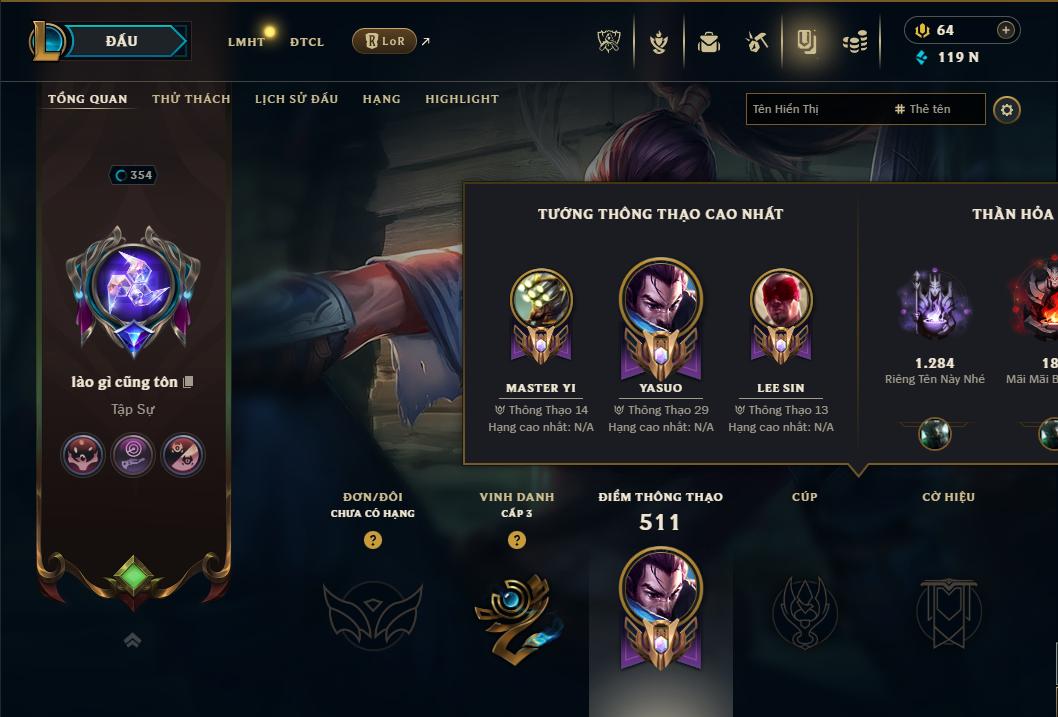Open the THỬ THÁCH tab
1058x717 pixels.
tap(191, 99)
